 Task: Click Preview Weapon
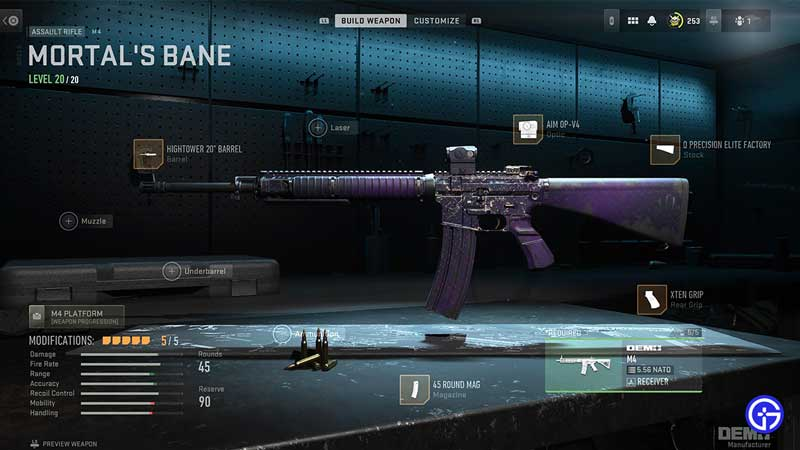[64, 443]
